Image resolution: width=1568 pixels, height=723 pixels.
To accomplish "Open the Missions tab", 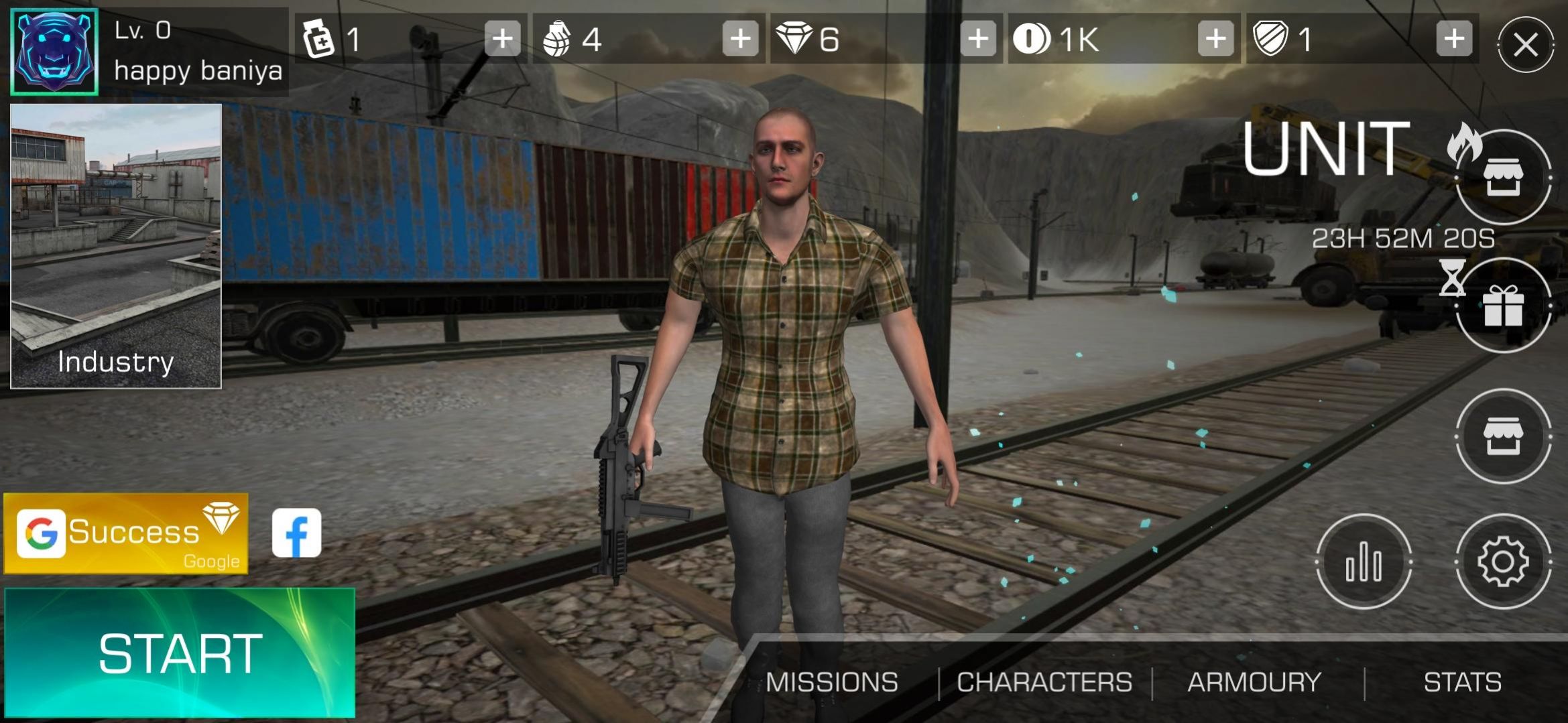I will tap(831, 682).
